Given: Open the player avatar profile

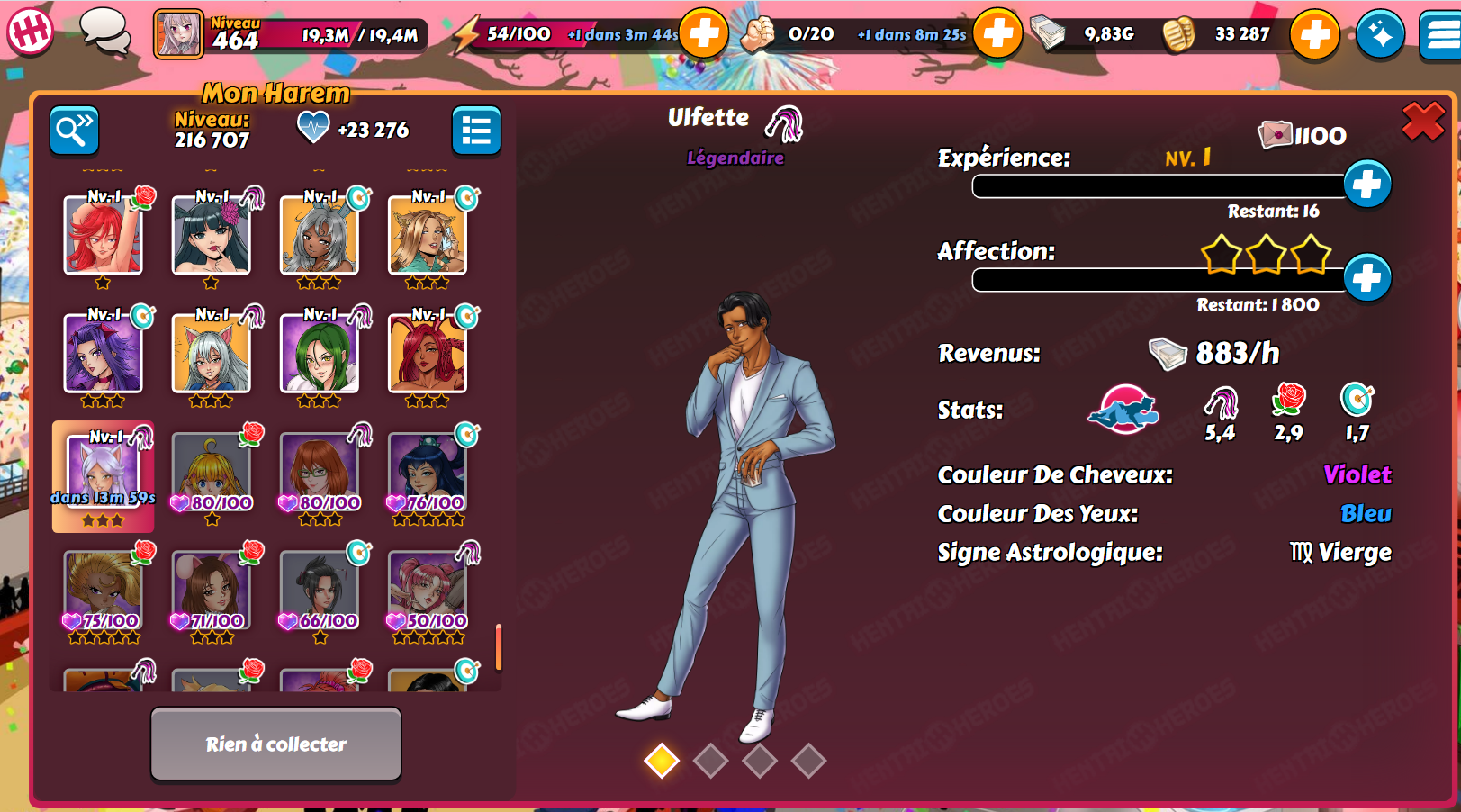Looking at the screenshot, I should click(178, 34).
